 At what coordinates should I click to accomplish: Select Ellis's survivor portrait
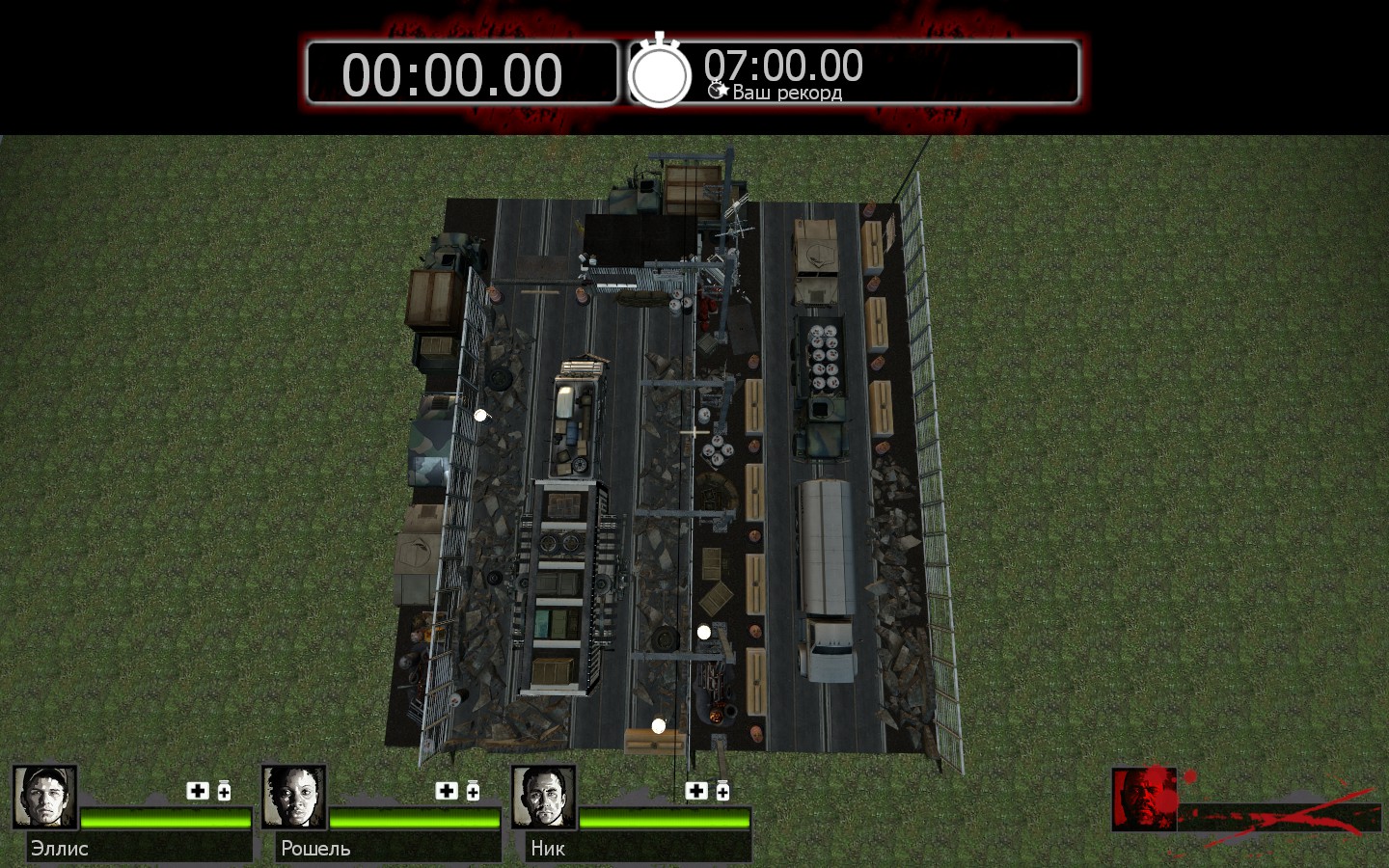pos(44,798)
